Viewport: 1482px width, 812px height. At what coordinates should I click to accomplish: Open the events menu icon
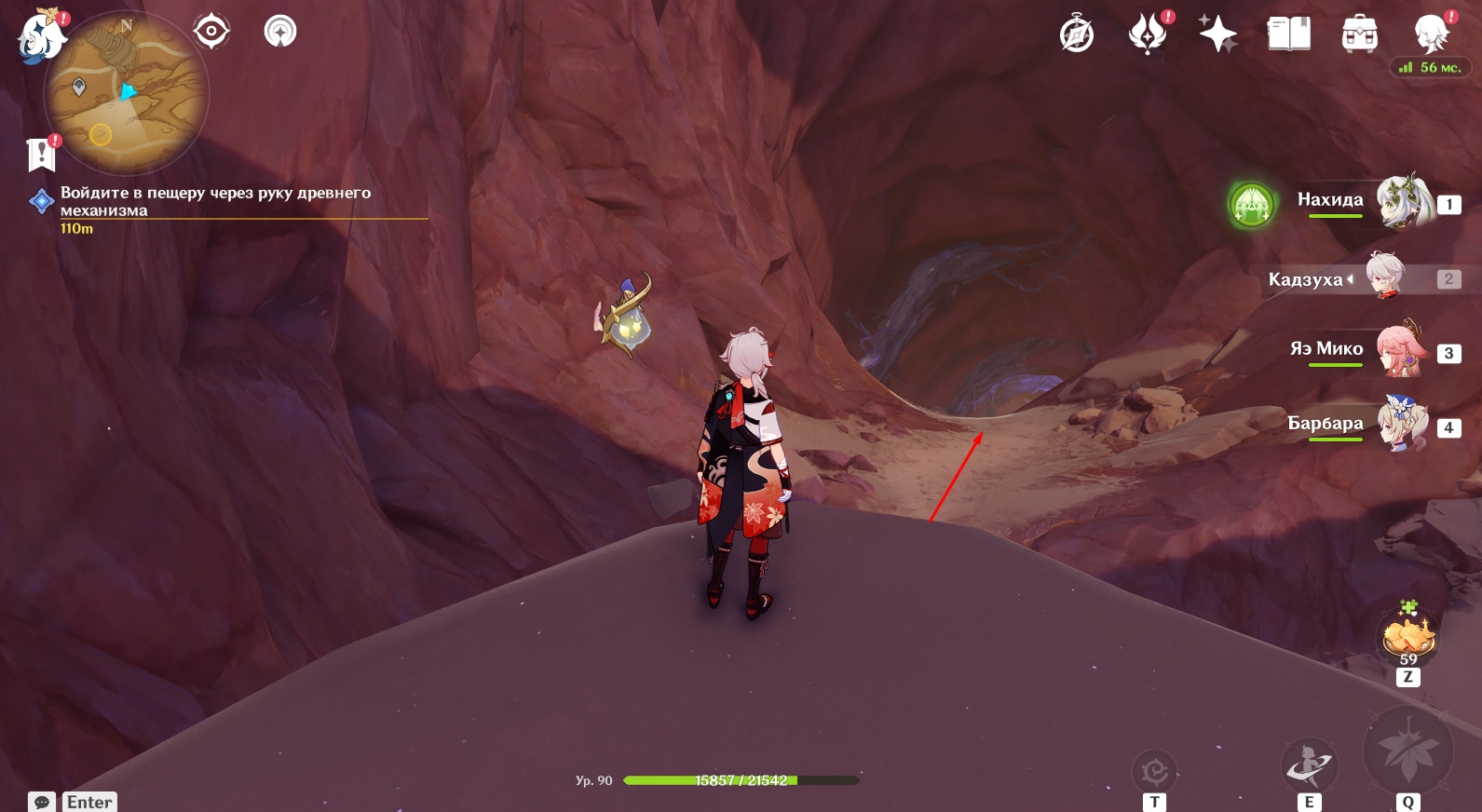pos(1148,35)
